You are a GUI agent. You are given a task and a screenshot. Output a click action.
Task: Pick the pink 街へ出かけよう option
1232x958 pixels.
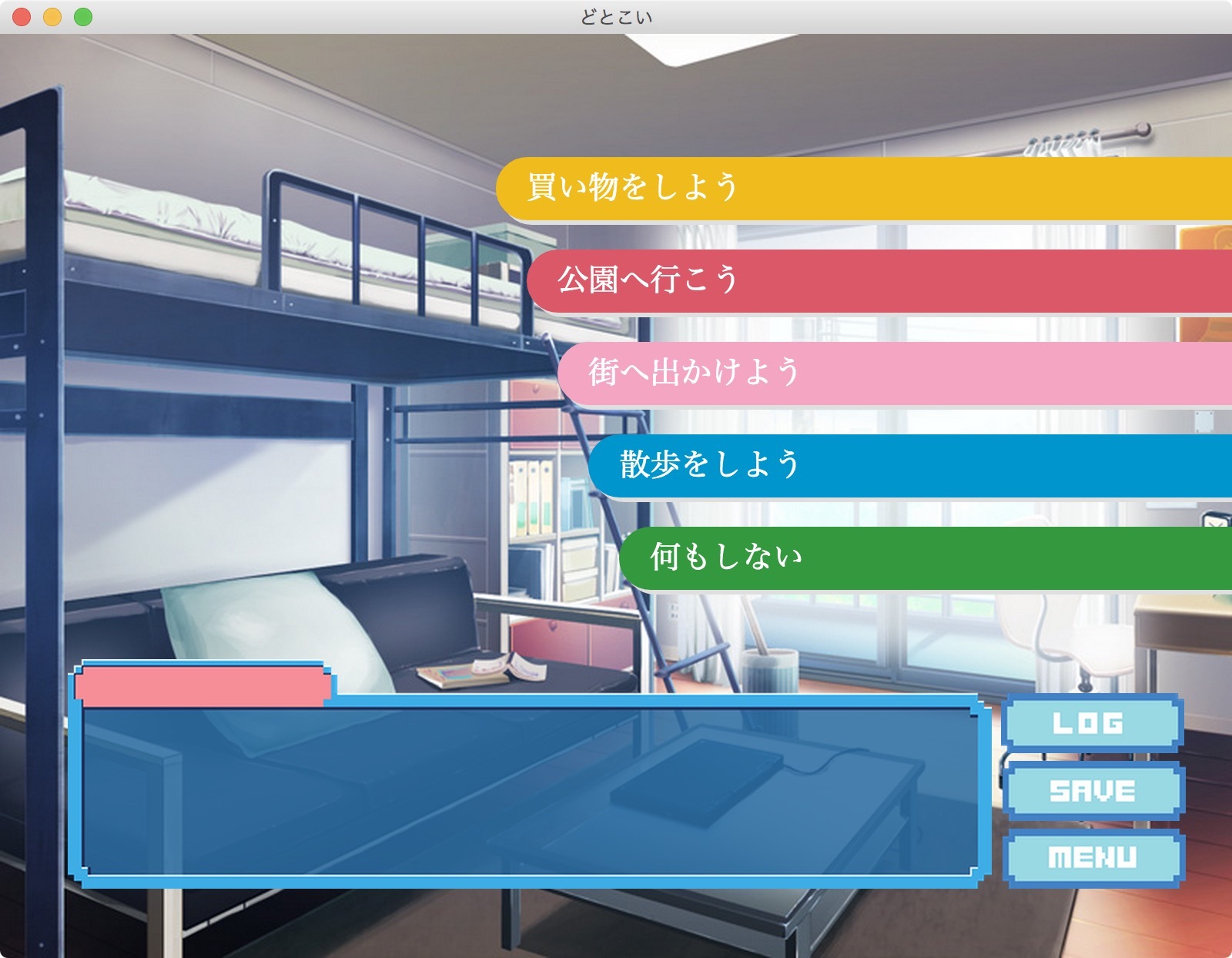(893, 373)
